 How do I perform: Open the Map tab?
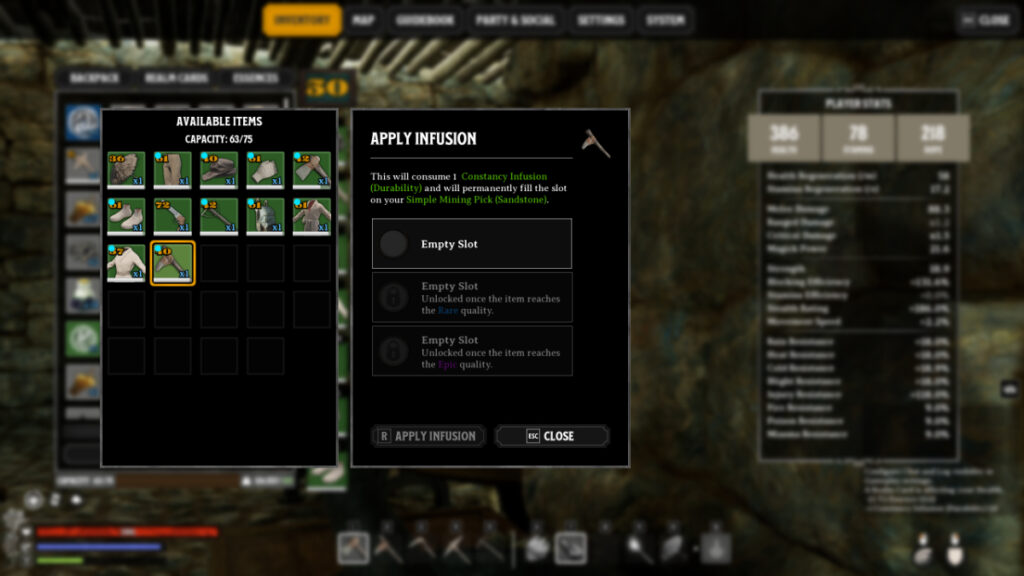point(363,20)
